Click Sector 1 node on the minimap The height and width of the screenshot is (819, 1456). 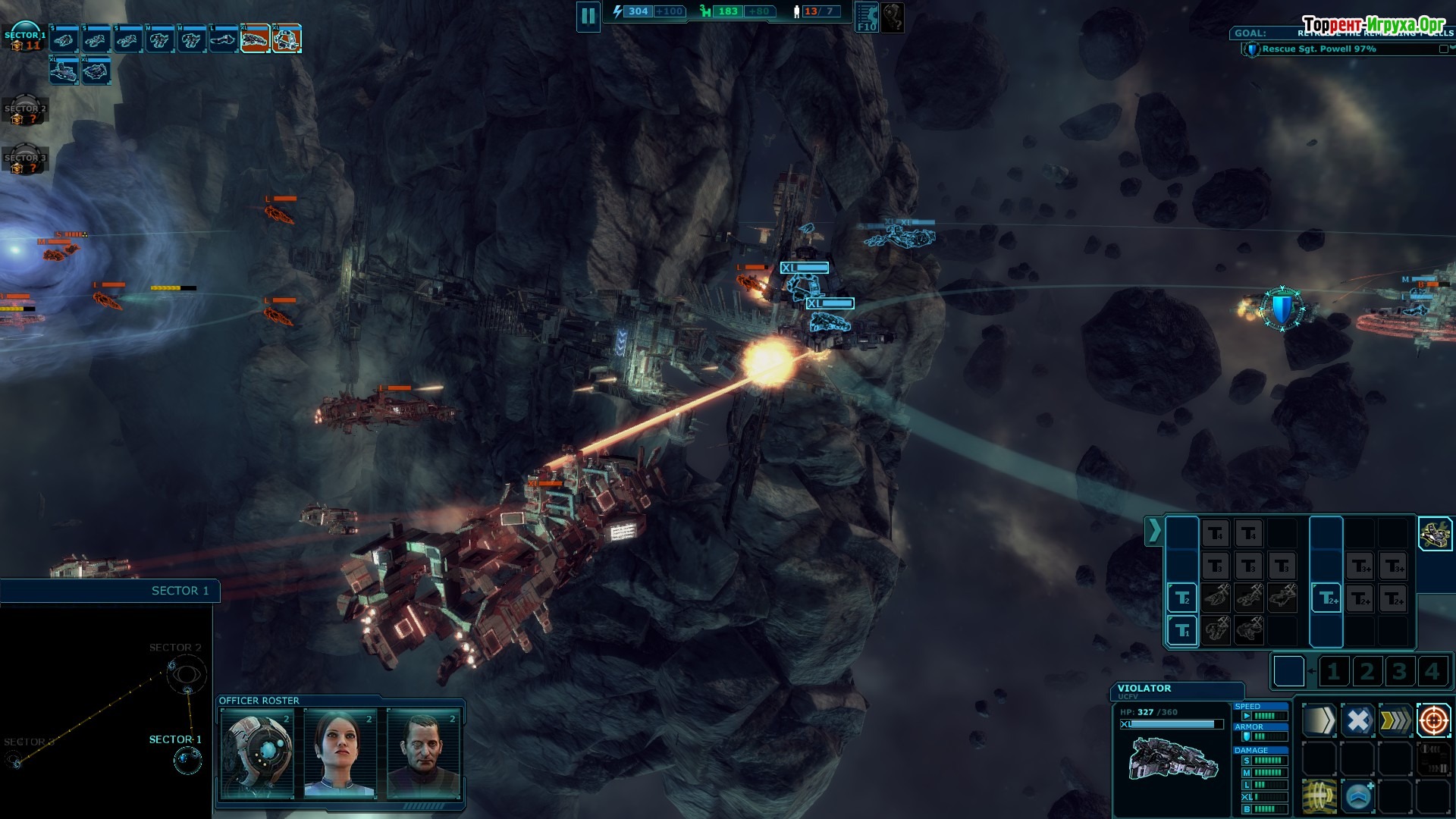[187, 759]
